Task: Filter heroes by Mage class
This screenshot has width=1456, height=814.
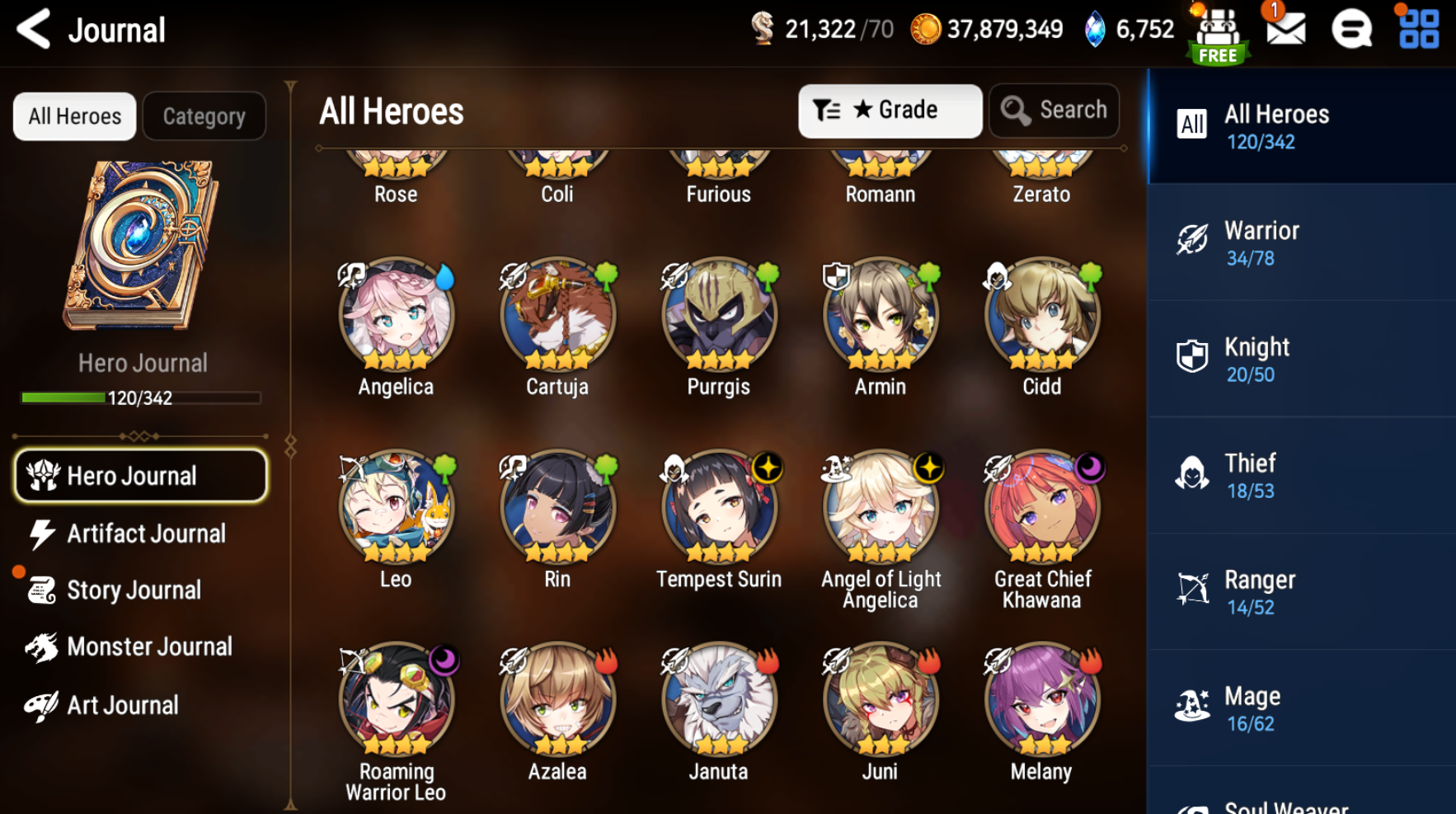Action: coord(1301,708)
